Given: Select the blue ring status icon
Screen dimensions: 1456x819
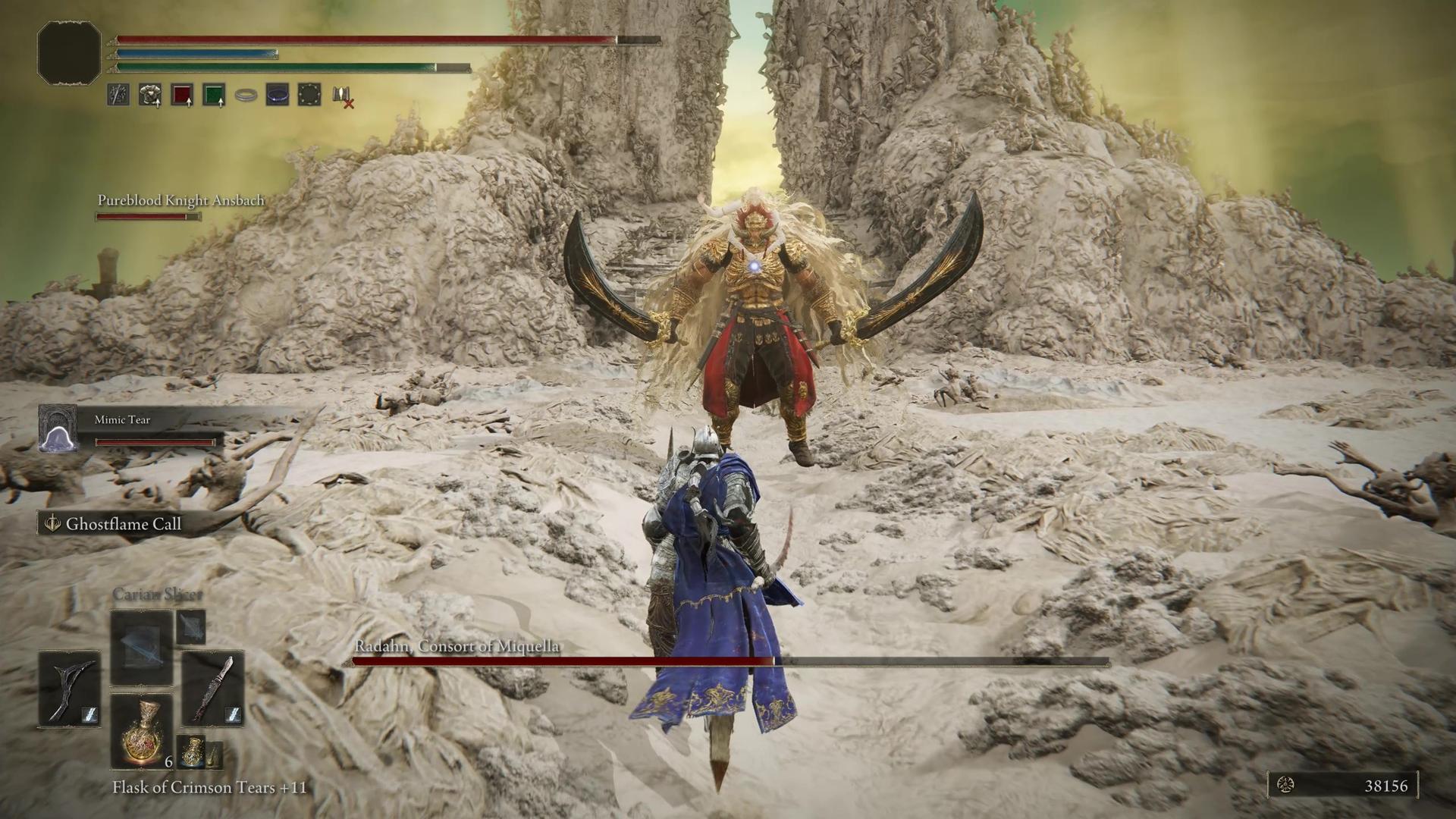Looking at the screenshot, I should [x=278, y=95].
